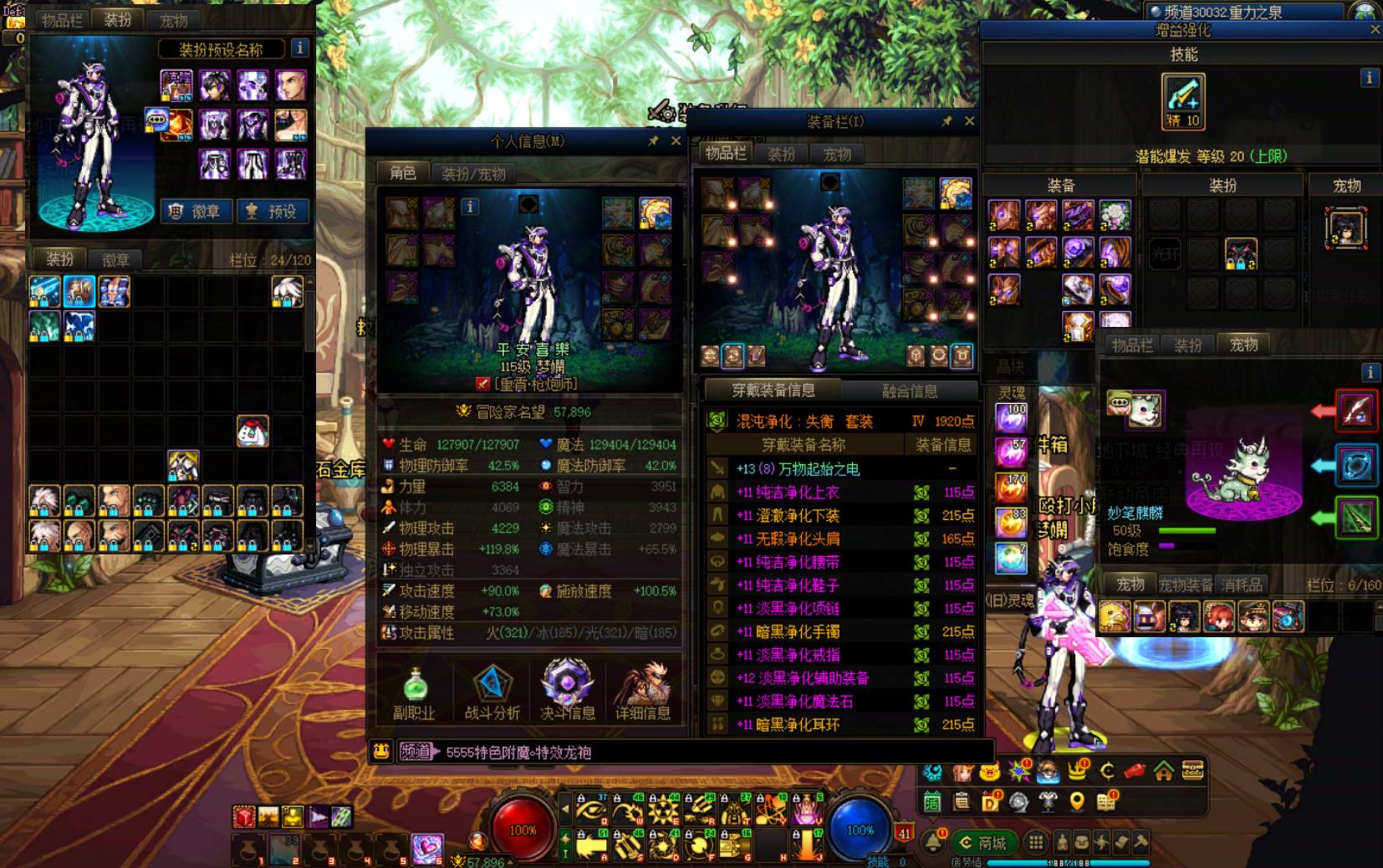Switch to the 融合信息 fusion info tab
Image resolution: width=1383 pixels, height=868 pixels.
tap(909, 391)
